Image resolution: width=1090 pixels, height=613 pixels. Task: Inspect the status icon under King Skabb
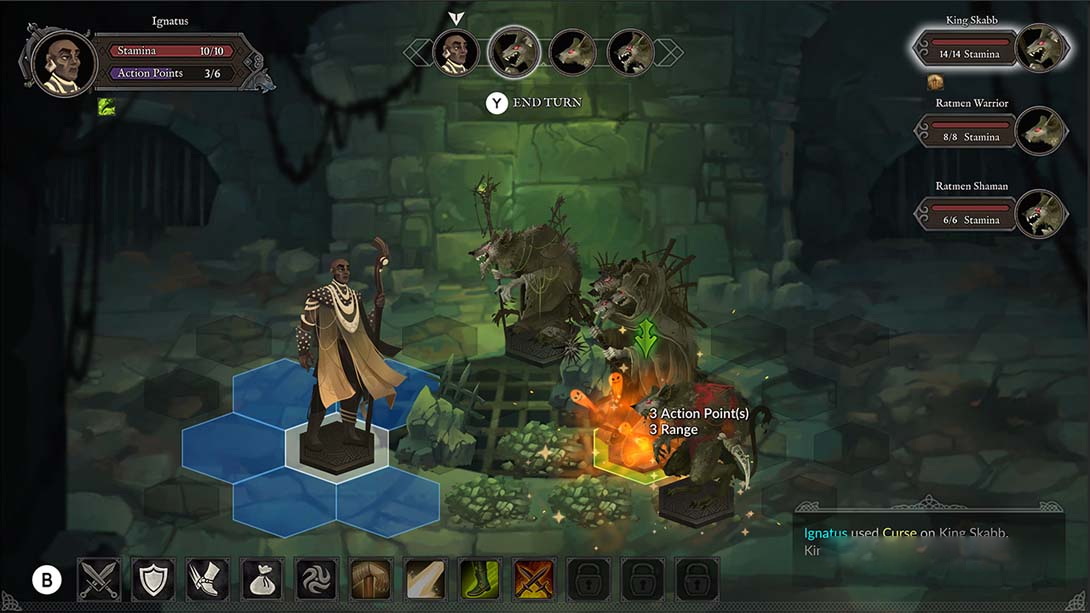pyautogui.click(x=936, y=82)
